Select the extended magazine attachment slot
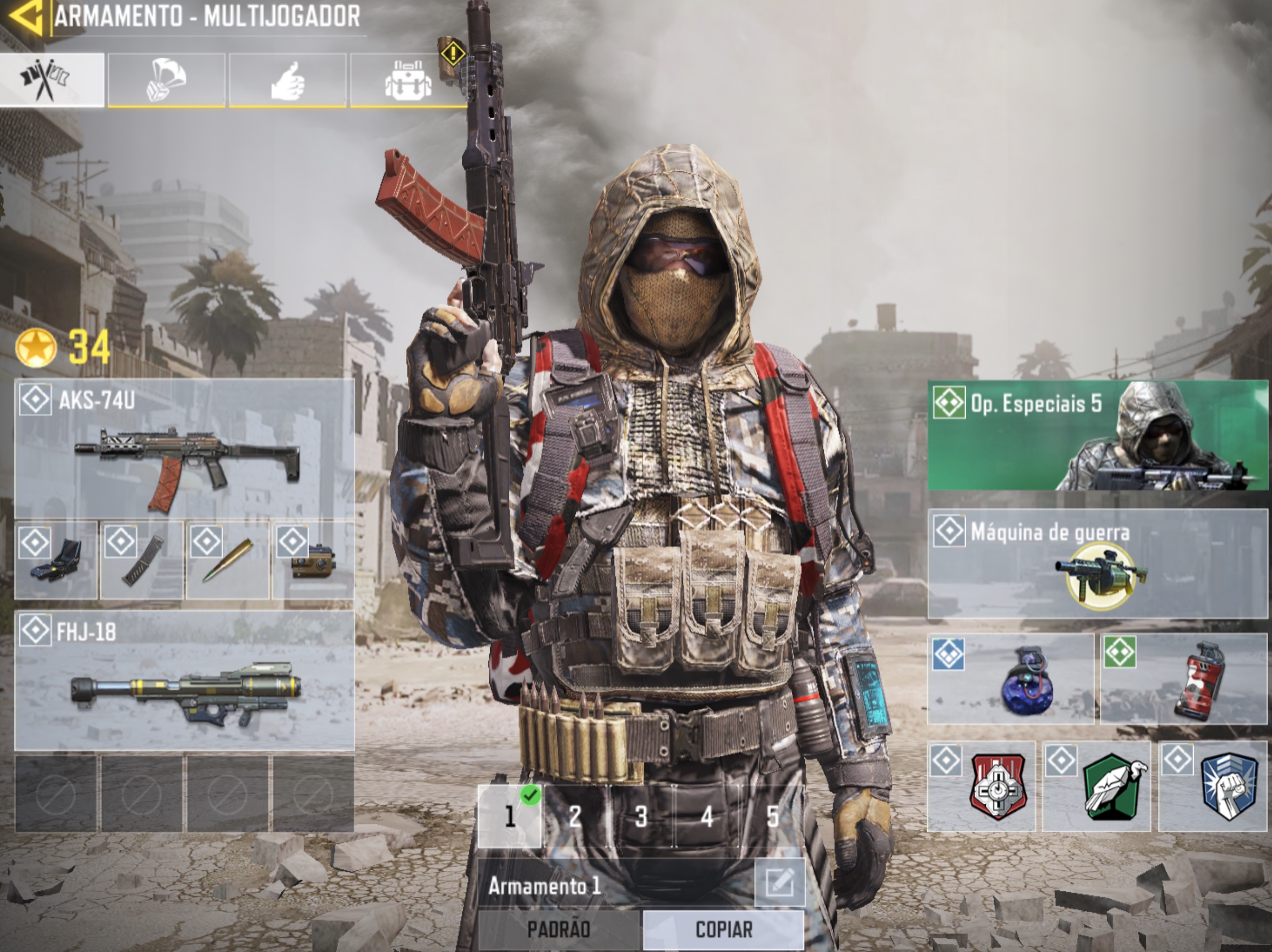This screenshot has height=952, width=1272. 141,560
